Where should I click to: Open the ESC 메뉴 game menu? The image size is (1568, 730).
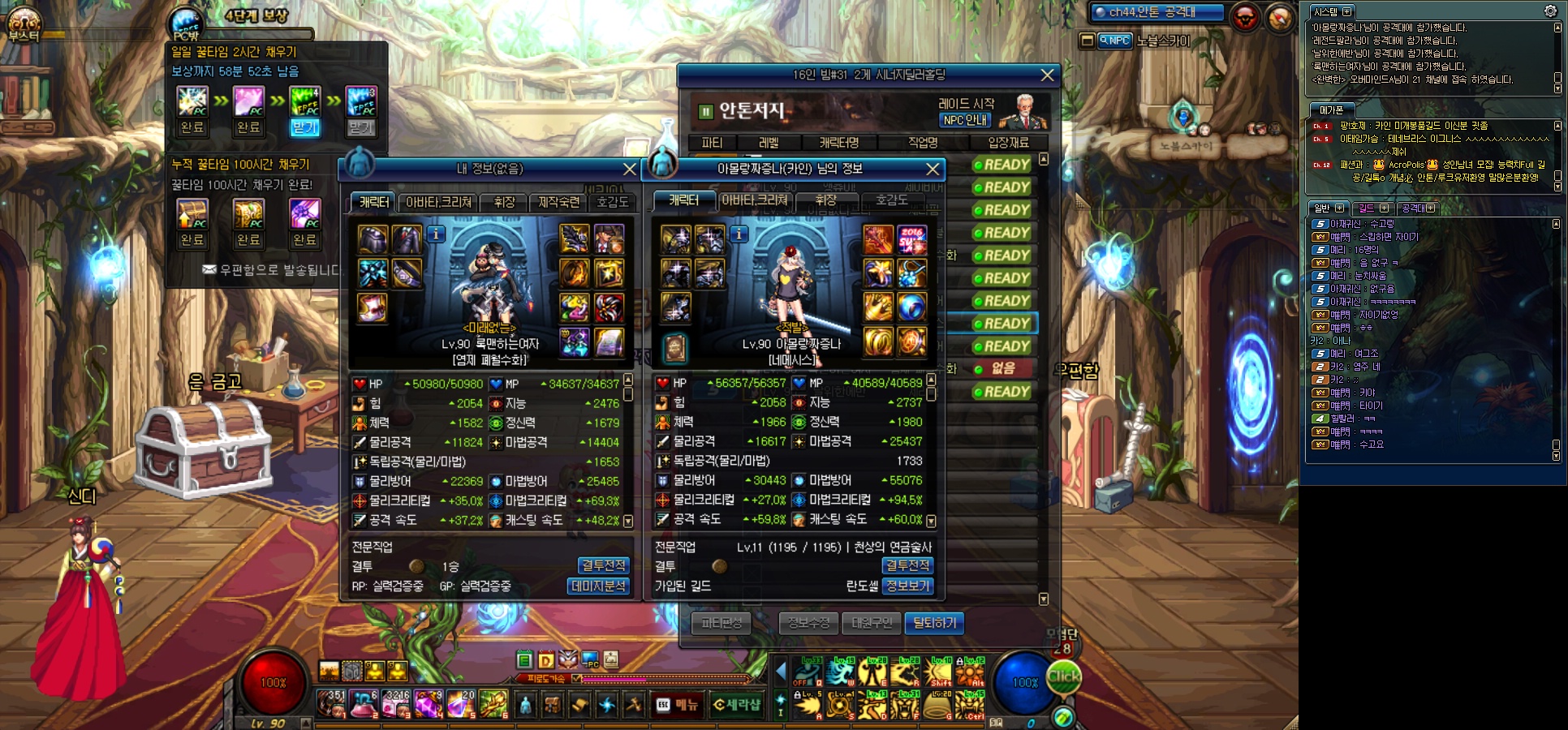click(x=677, y=705)
